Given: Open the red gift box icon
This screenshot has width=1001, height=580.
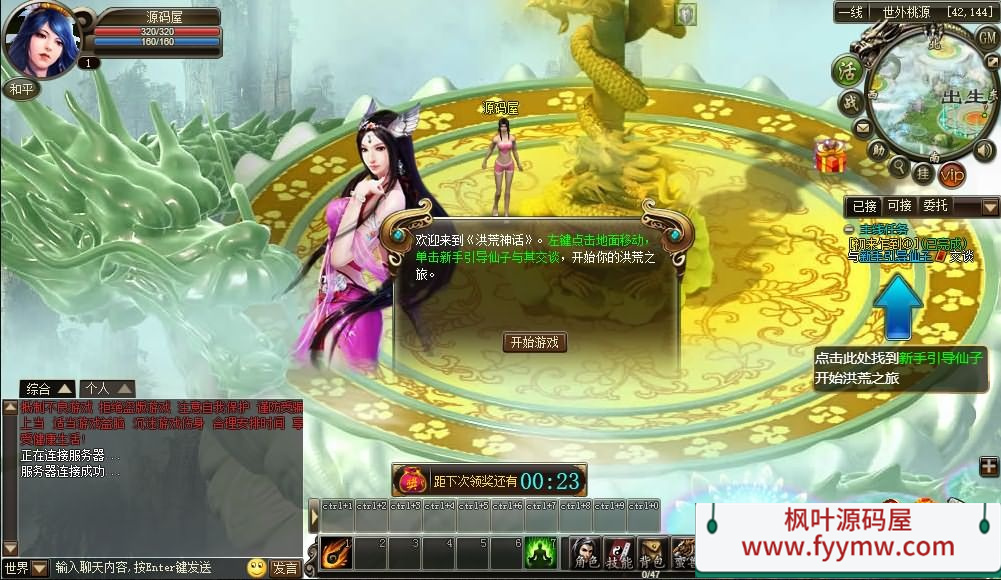Looking at the screenshot, I should 830,155.
